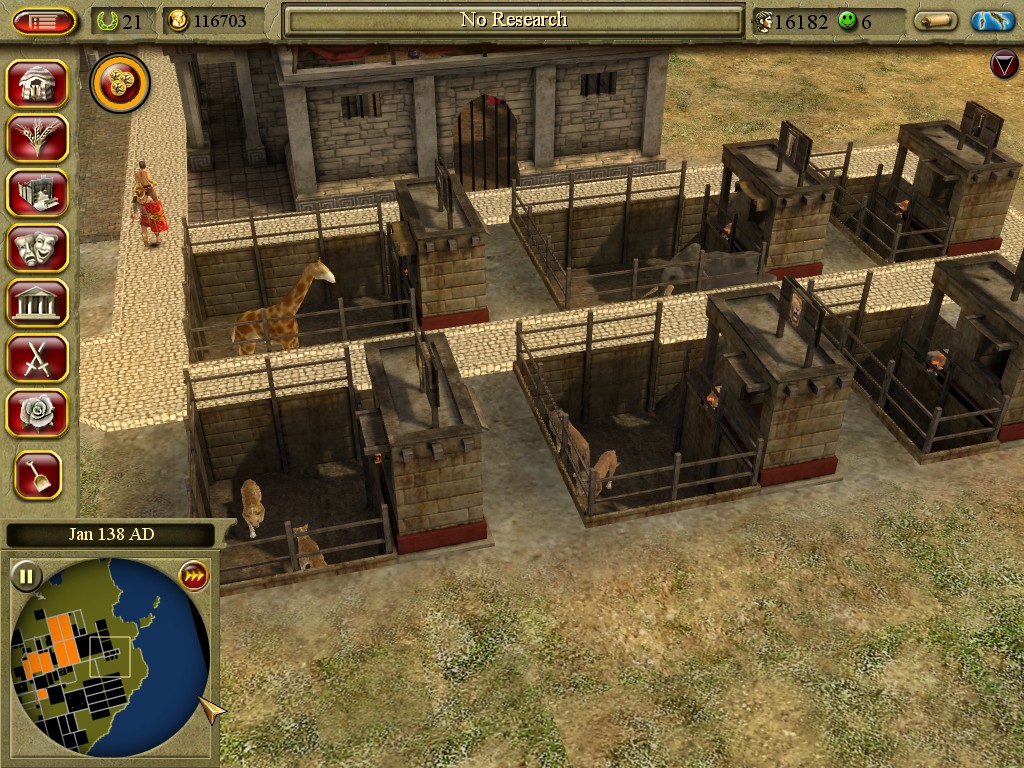This screenshot has width=1024, height=768.
Task: Select the wheat farming build category
Action: click(x=37, y=139)
